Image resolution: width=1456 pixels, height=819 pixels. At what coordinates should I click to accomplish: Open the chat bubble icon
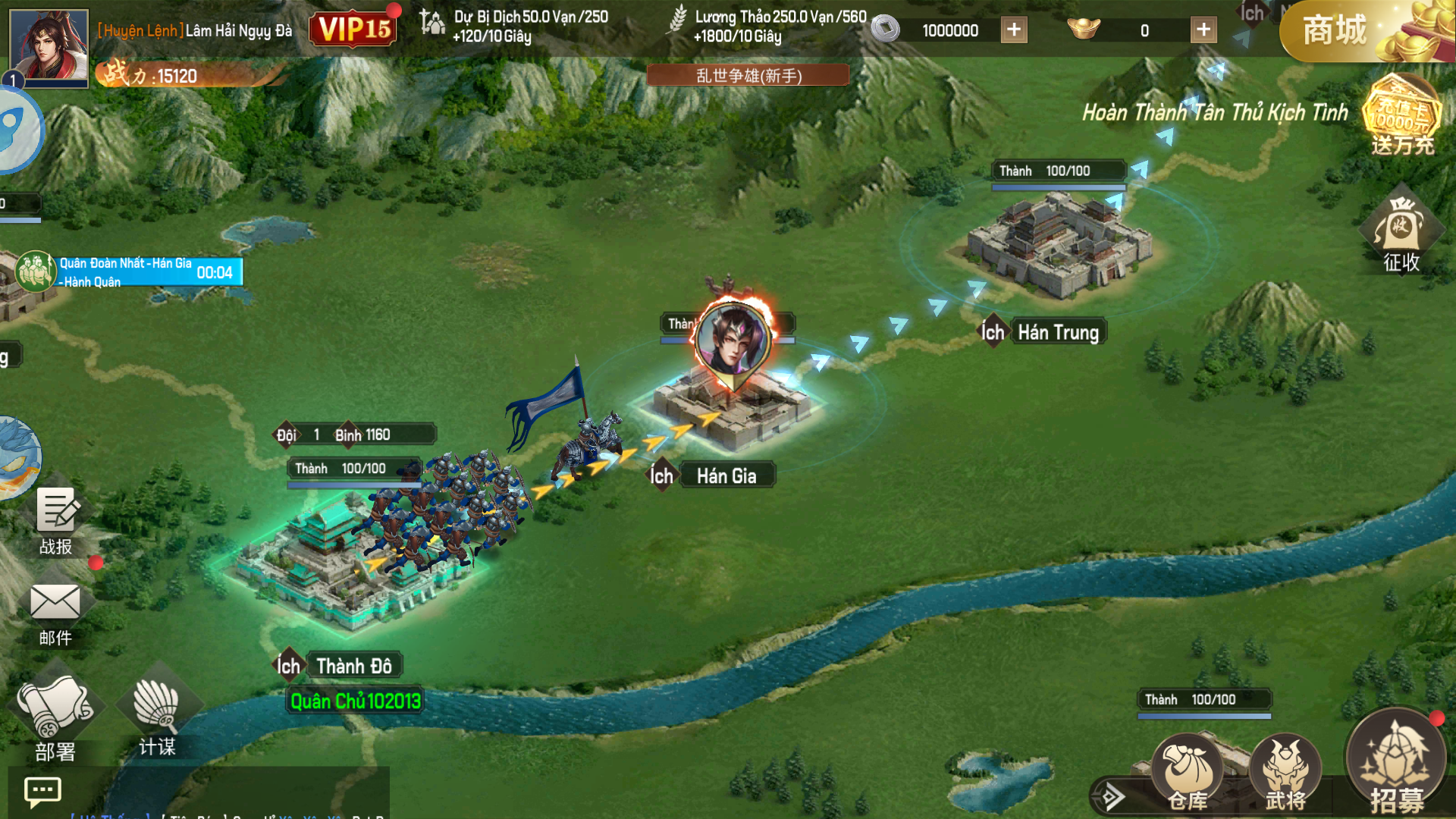coord(42,792)
